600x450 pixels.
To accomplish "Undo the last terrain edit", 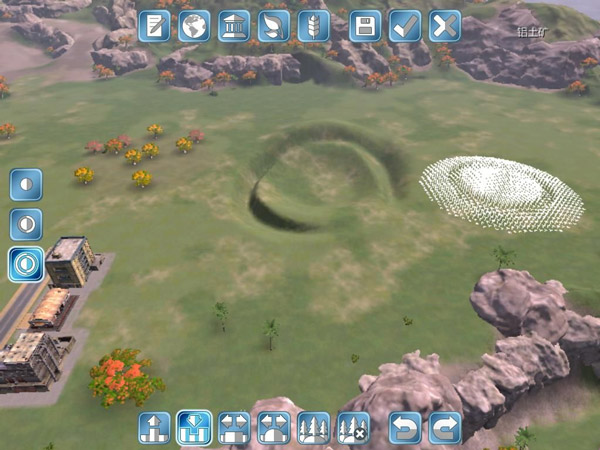I will click(405, 428).
